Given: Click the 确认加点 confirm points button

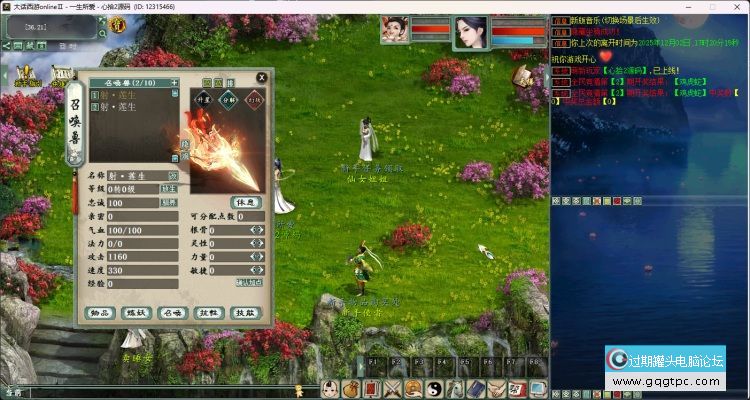Looking at the screenshot, I should coord(248,283).
